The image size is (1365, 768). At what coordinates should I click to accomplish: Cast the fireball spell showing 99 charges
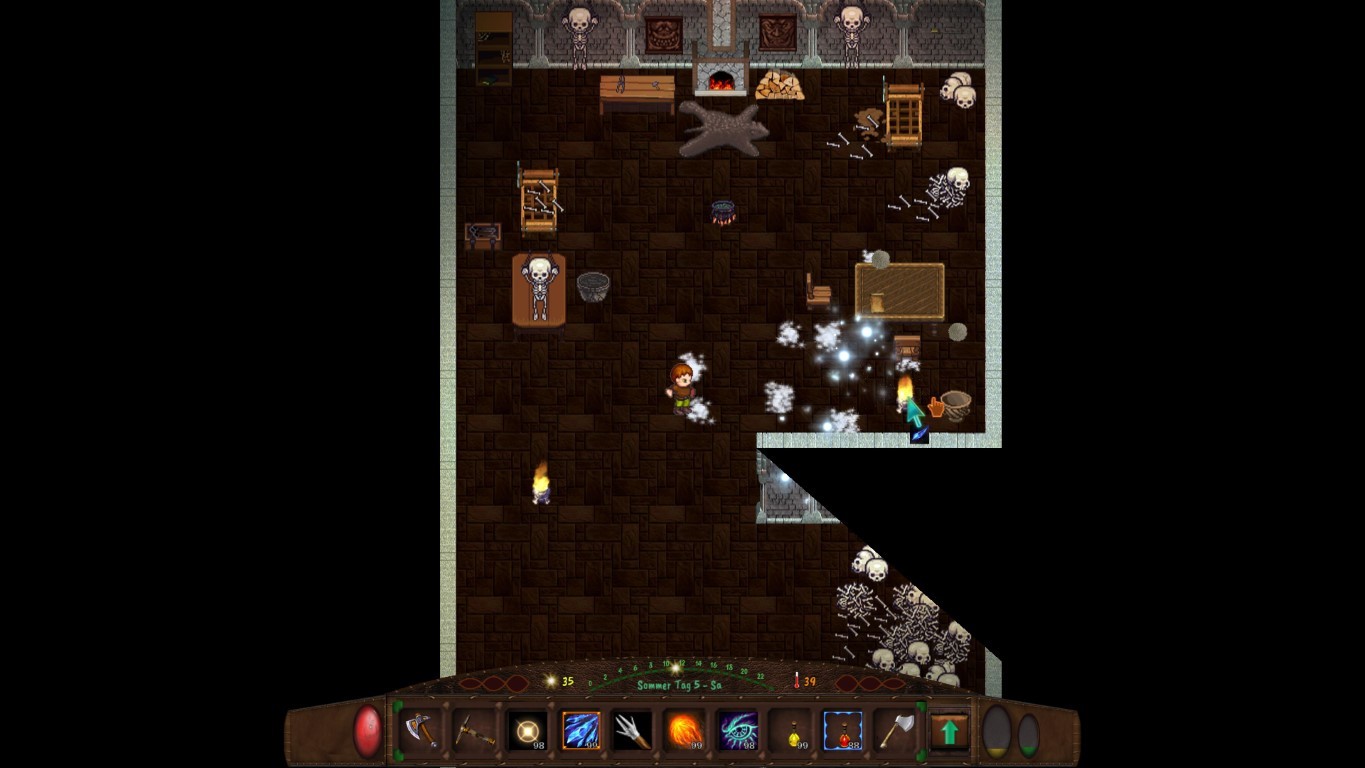pyautogui.click(x=687, y=731)
